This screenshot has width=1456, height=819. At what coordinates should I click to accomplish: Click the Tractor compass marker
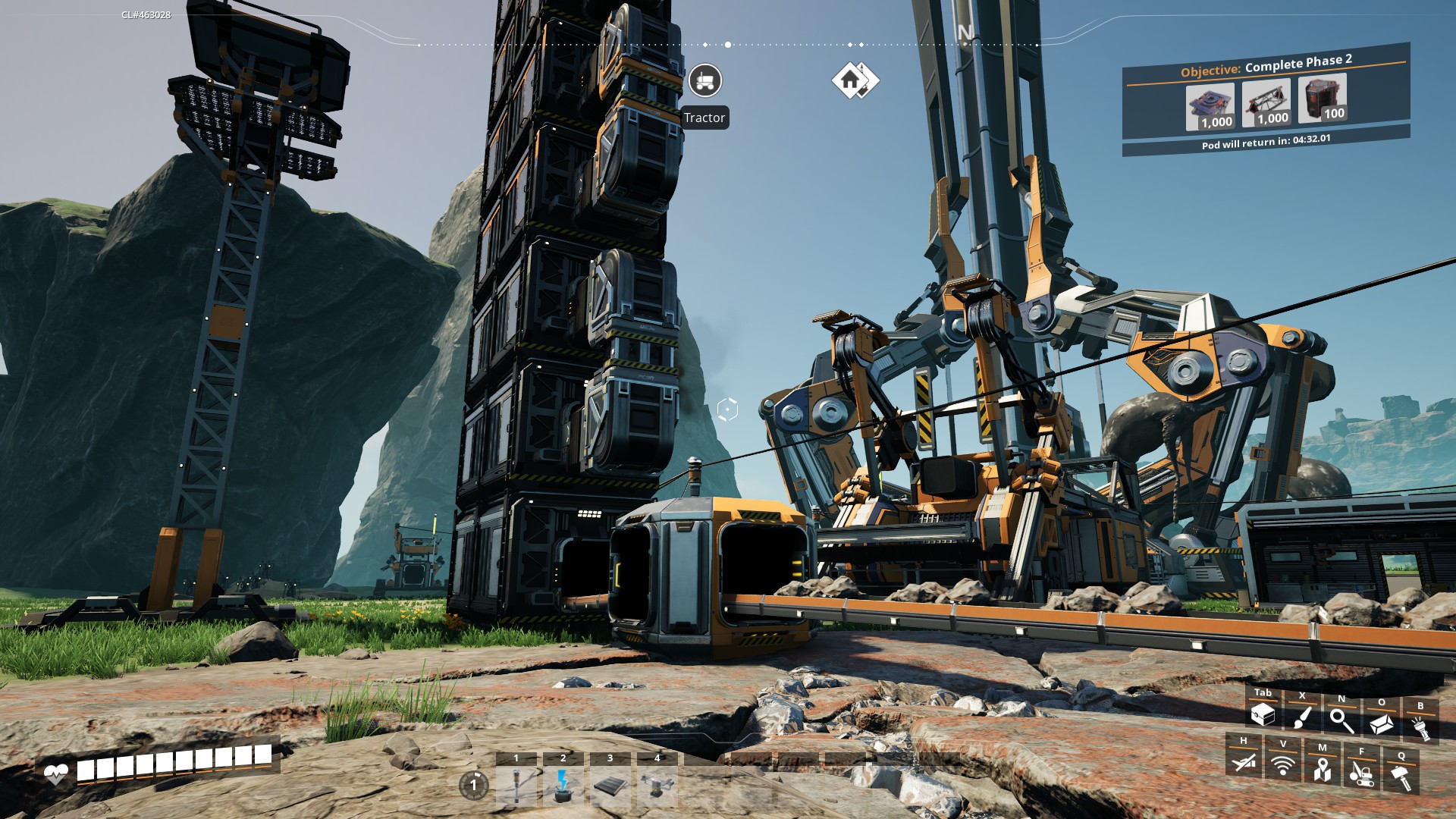[x=705, y=80]
